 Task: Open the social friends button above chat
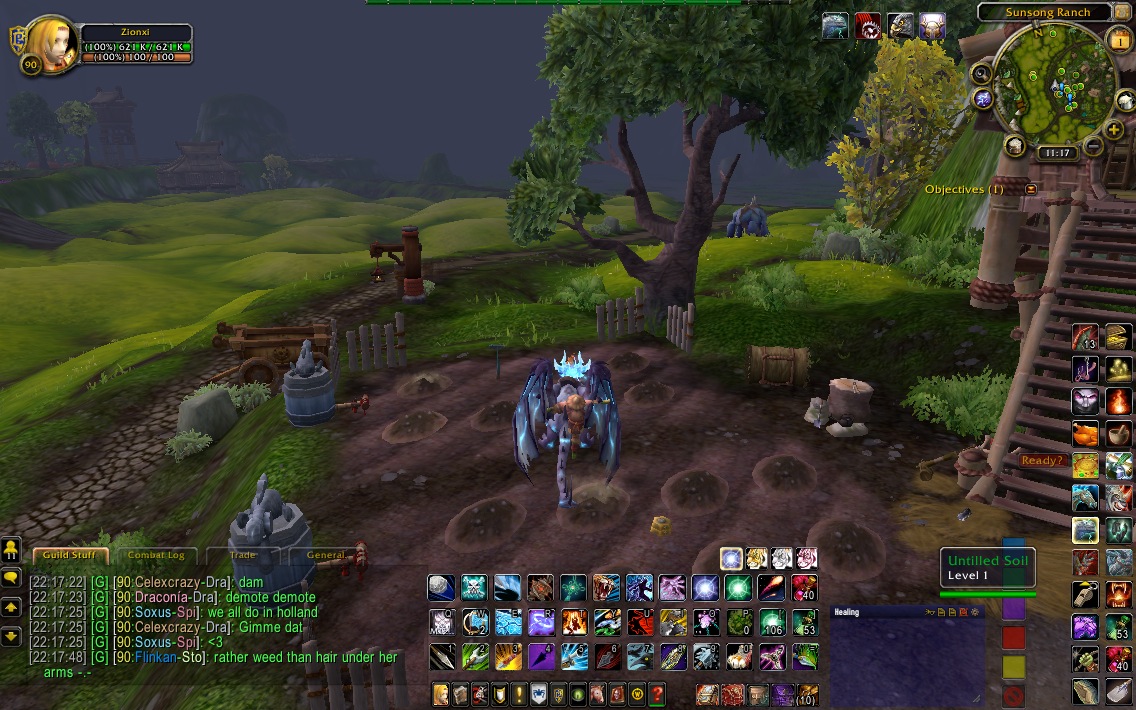point(11,549)
